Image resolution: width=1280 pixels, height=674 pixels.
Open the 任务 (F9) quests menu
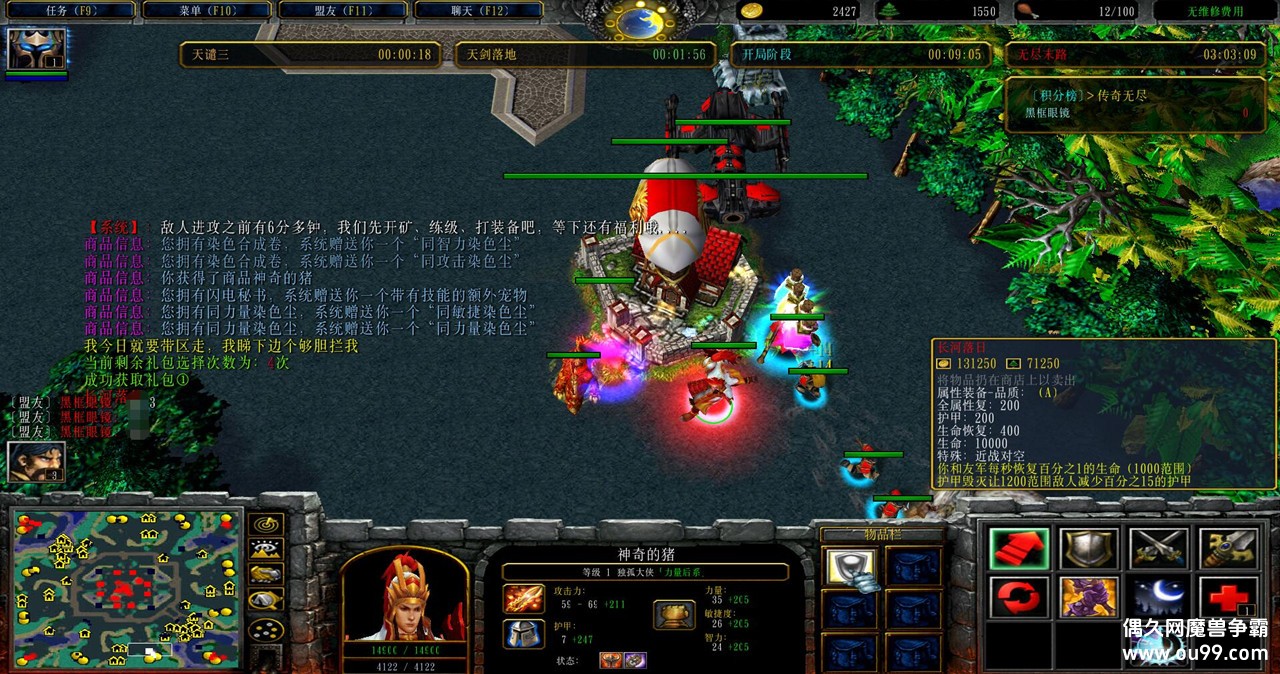point(68,11)
